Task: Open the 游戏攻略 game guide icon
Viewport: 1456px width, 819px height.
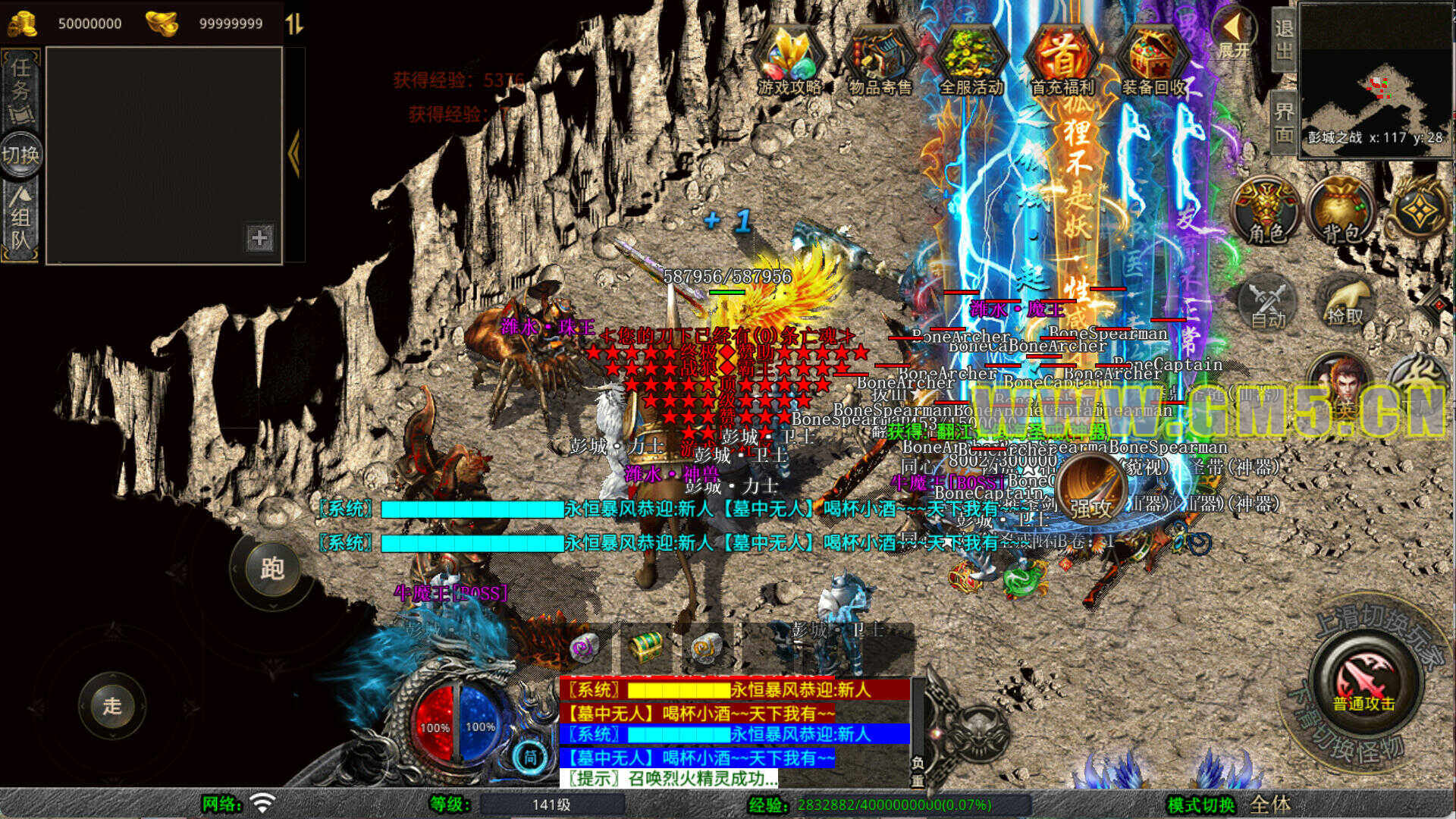Action: tap(789, 61)
